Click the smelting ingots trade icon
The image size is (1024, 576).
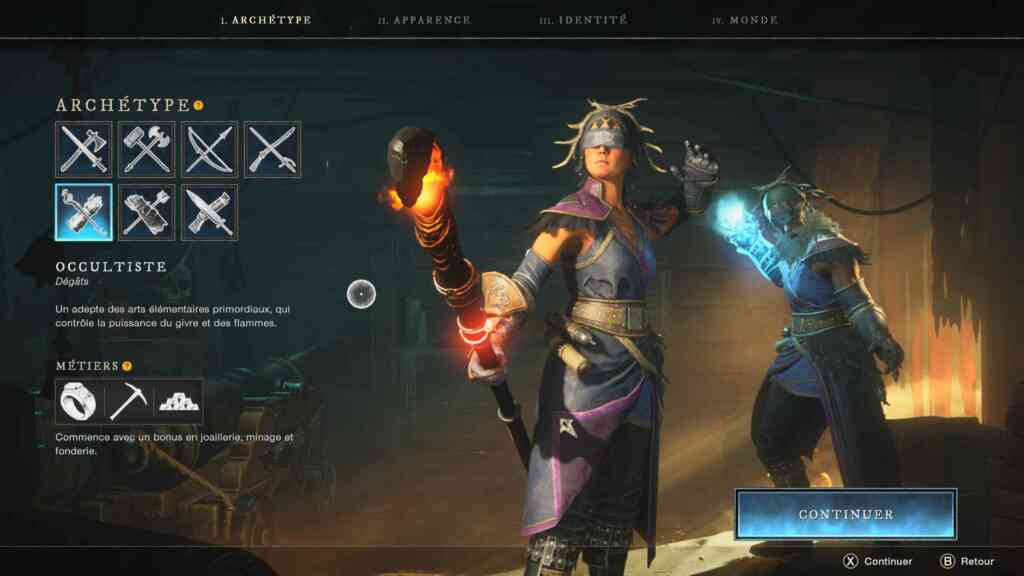pyautogui.click(x=179, y=401)
